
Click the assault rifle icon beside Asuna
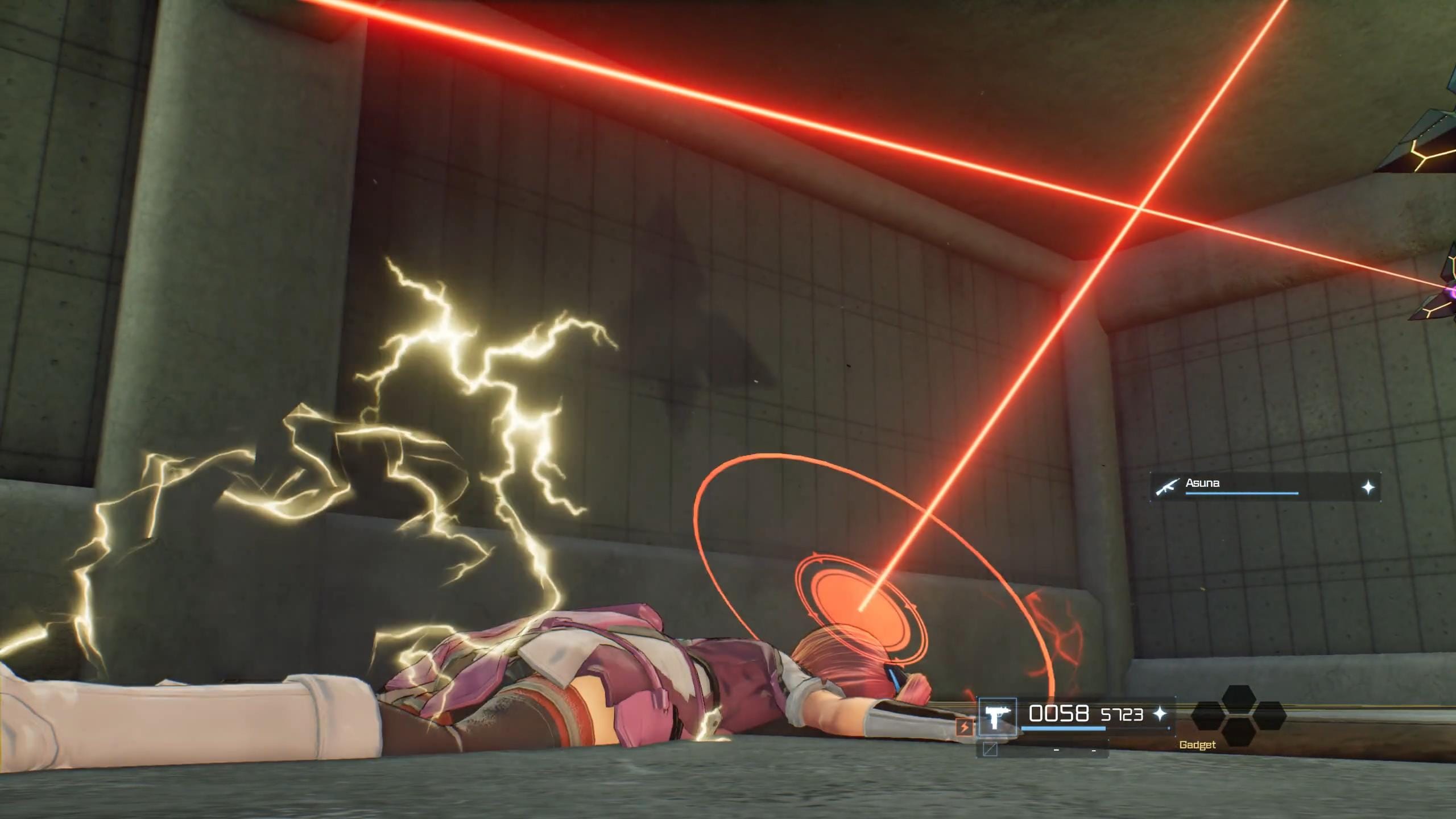[1167, 486]
